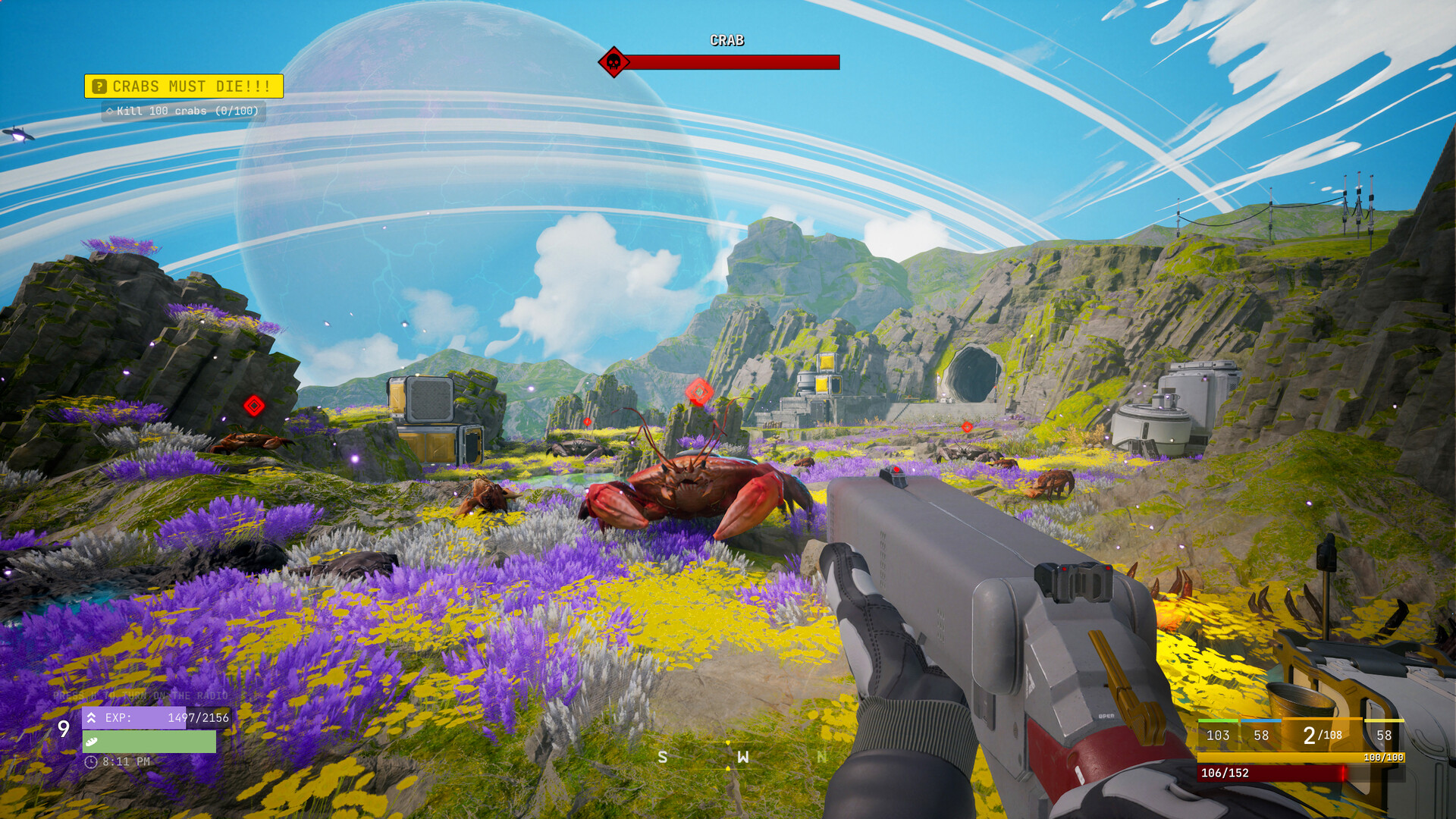Select the green ammo slot showing 103

(1216, 736)
